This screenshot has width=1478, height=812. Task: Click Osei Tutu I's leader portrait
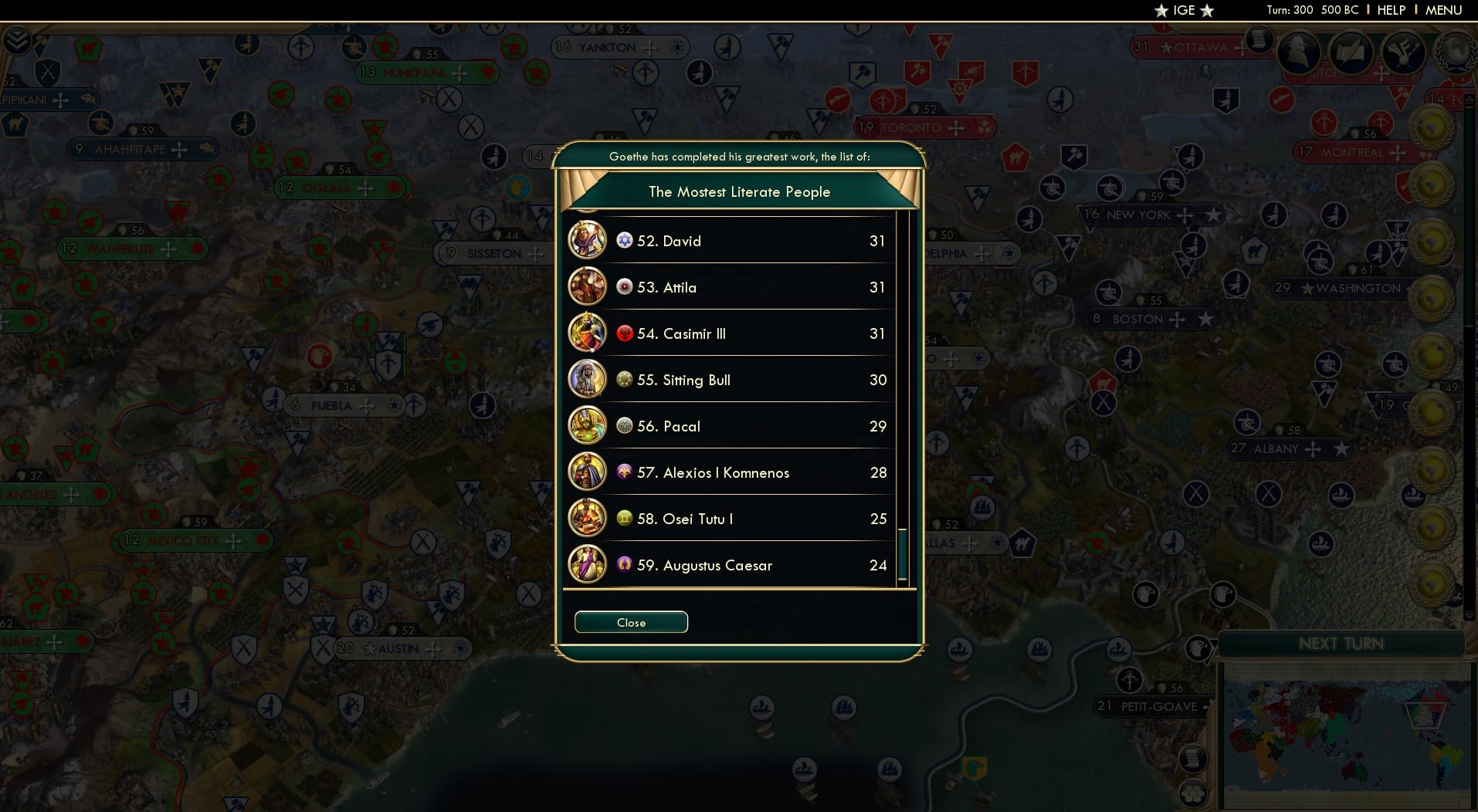pyautogui.click(x=588, y=519)
